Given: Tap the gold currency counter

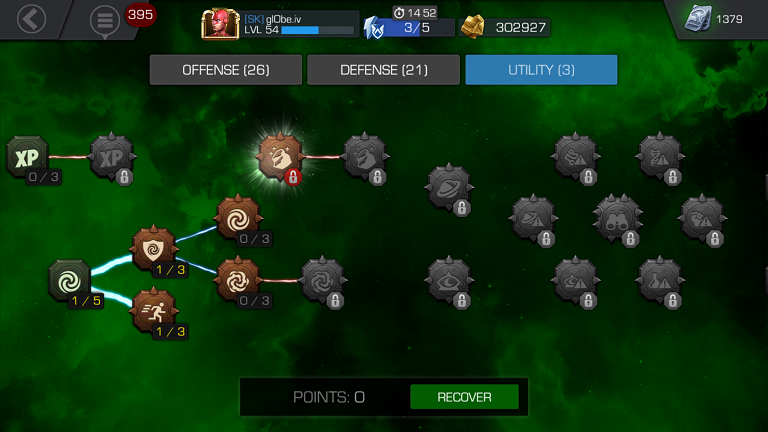Looking at the screenshot, I should (506, 27).
